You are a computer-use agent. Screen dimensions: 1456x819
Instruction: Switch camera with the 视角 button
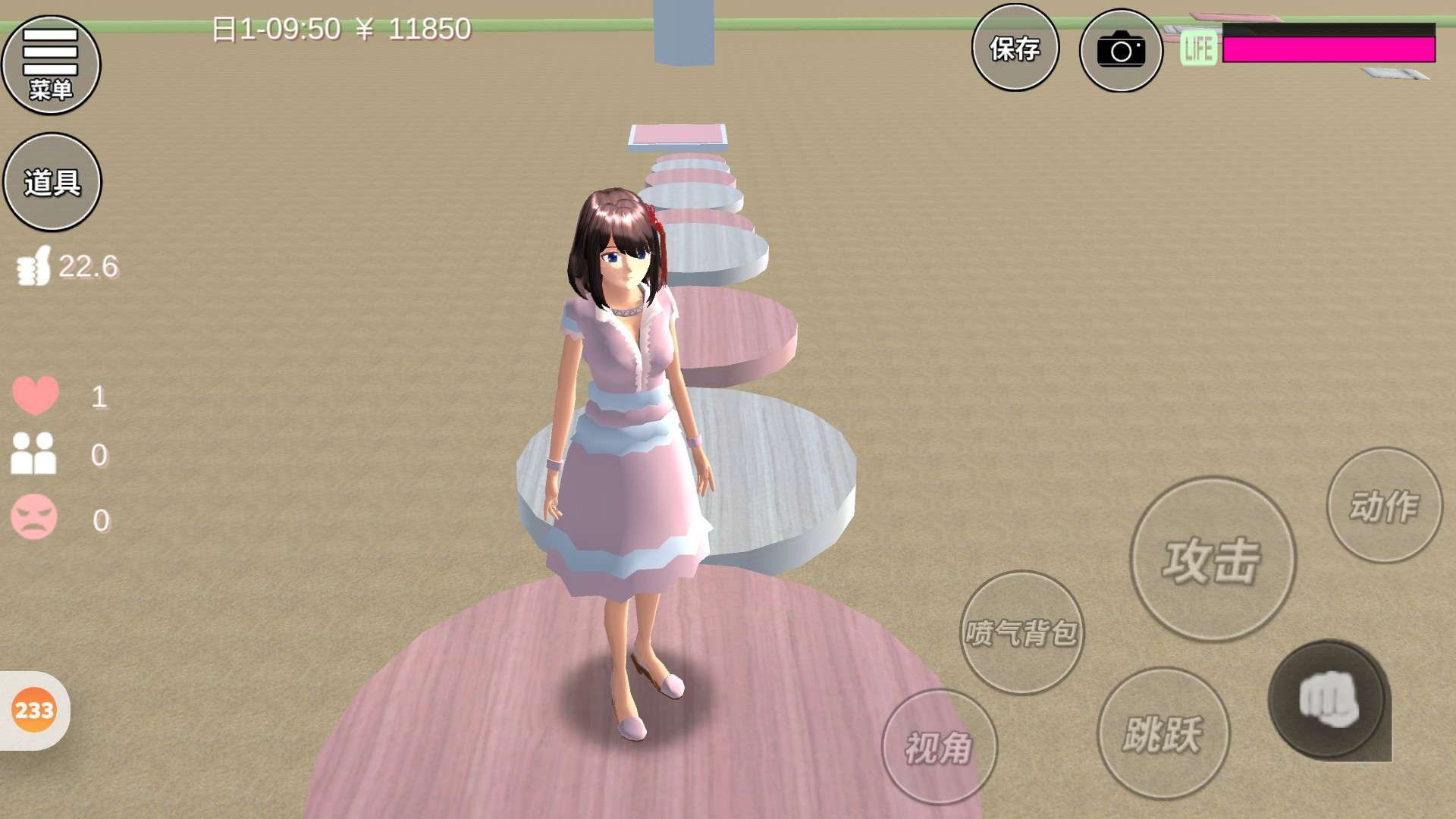(939, 747)
